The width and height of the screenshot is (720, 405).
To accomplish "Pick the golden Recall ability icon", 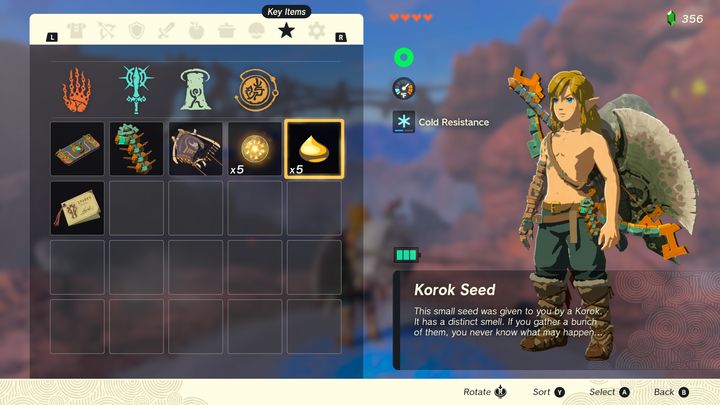I will [254, 89].
